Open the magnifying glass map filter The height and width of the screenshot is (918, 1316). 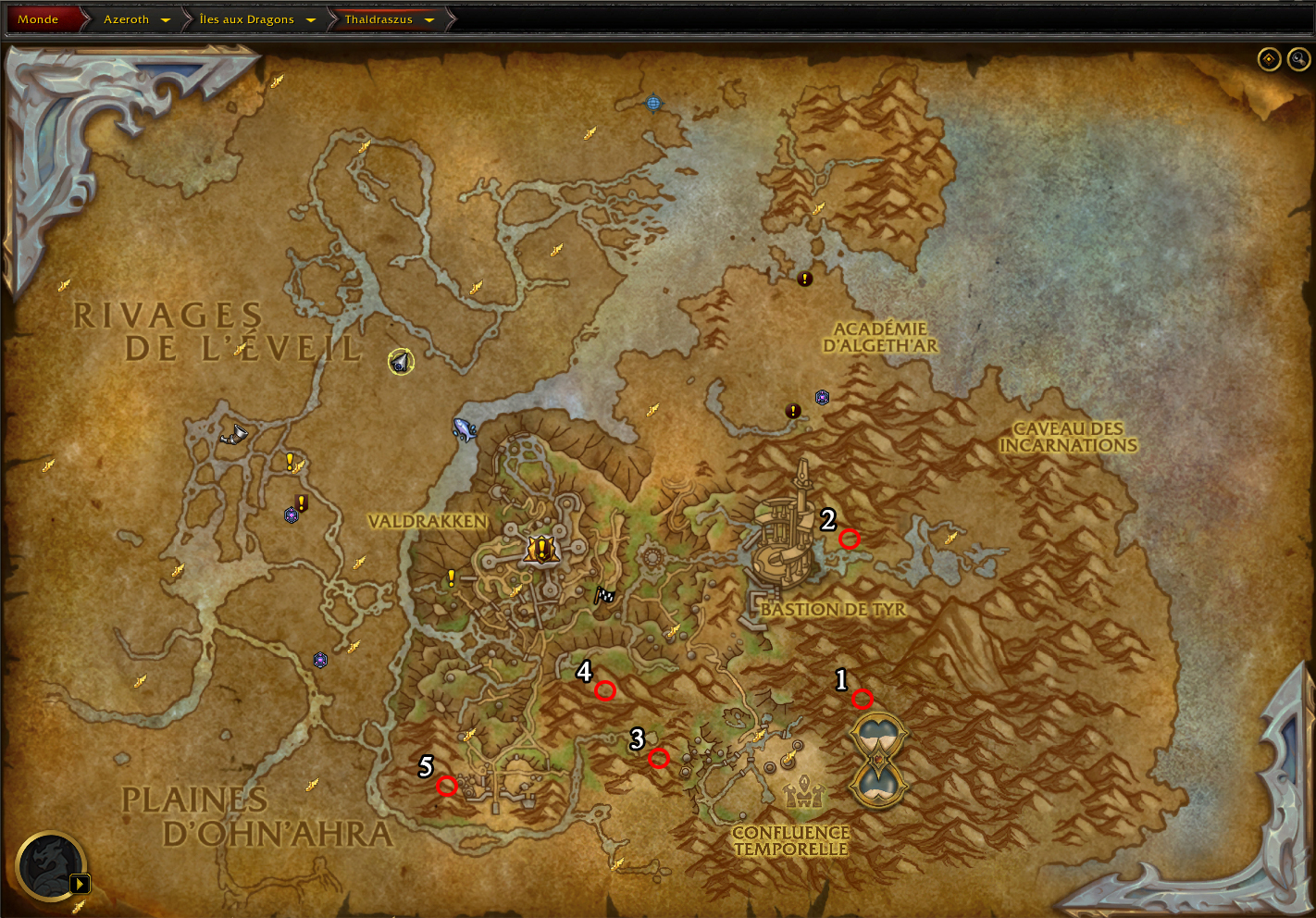coord(1298,59)
